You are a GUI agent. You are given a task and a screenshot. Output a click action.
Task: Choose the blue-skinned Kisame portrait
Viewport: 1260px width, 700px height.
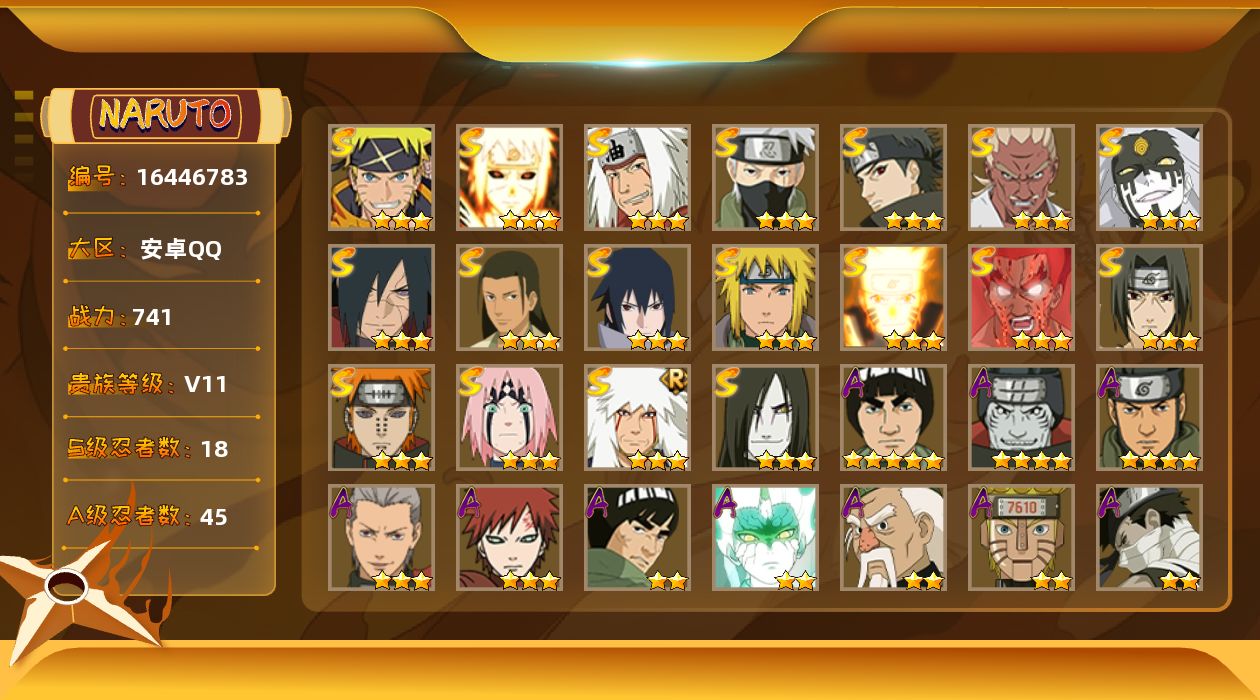point(1021,417)
